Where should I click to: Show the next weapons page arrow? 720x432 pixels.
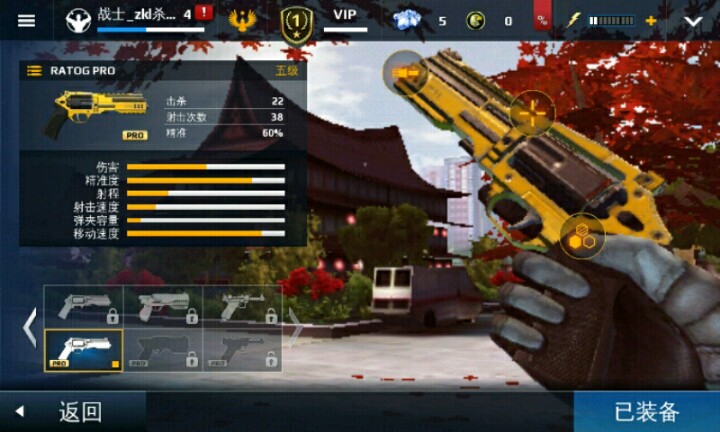294,323
